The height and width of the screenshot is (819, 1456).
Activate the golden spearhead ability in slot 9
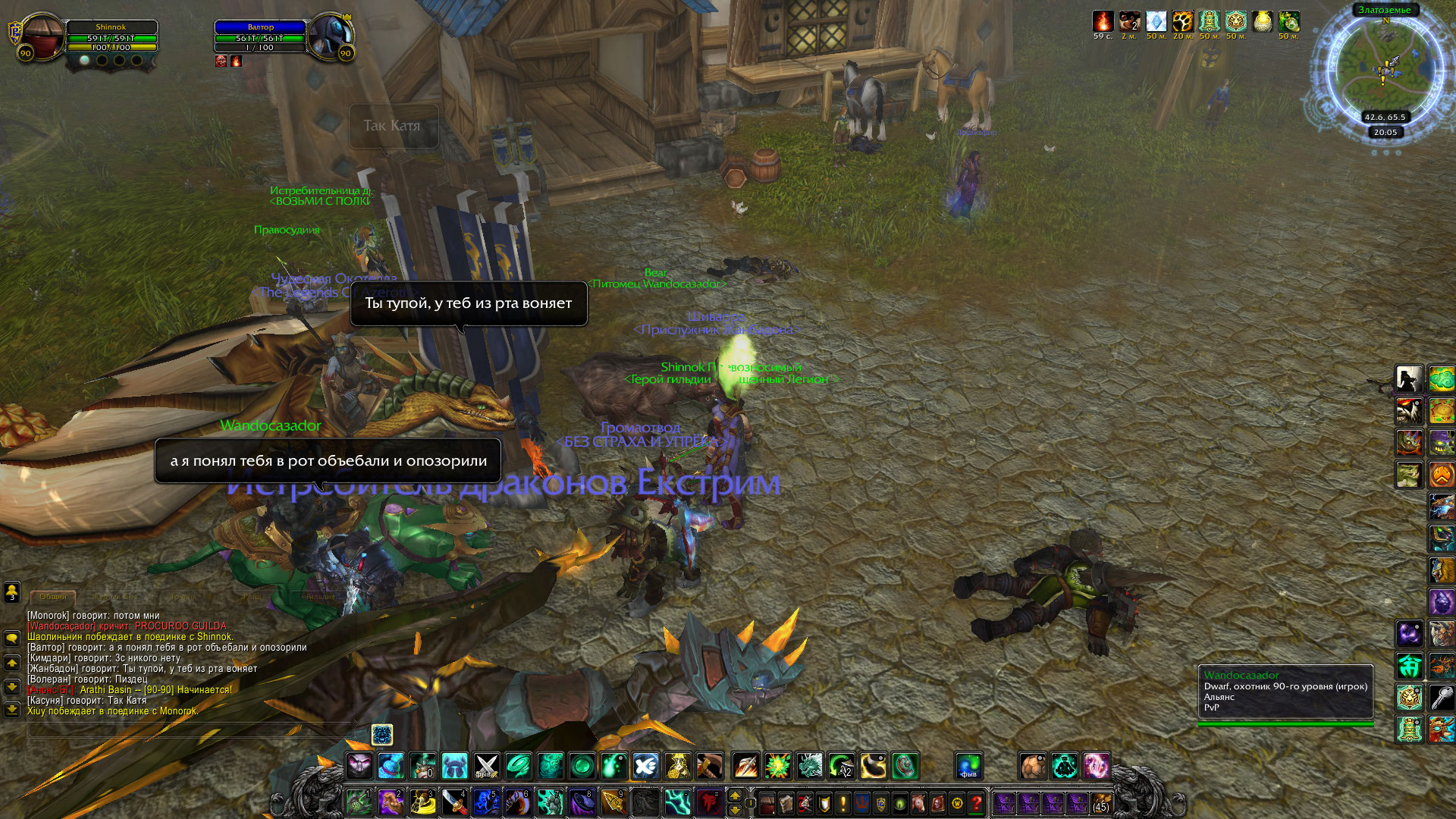click(x=613, y=802)
